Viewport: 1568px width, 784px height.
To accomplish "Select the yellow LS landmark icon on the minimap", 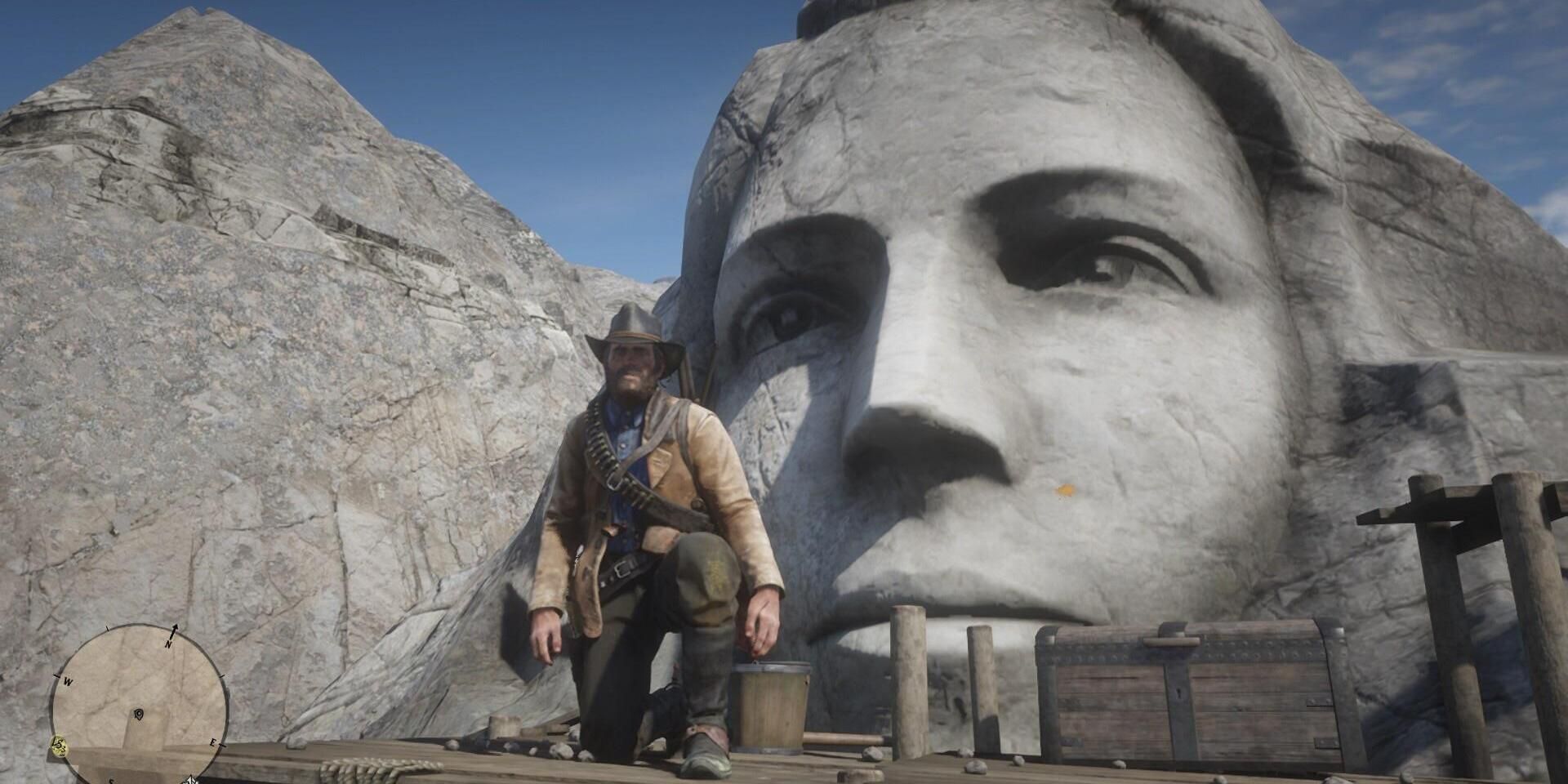I will point(58,746).
